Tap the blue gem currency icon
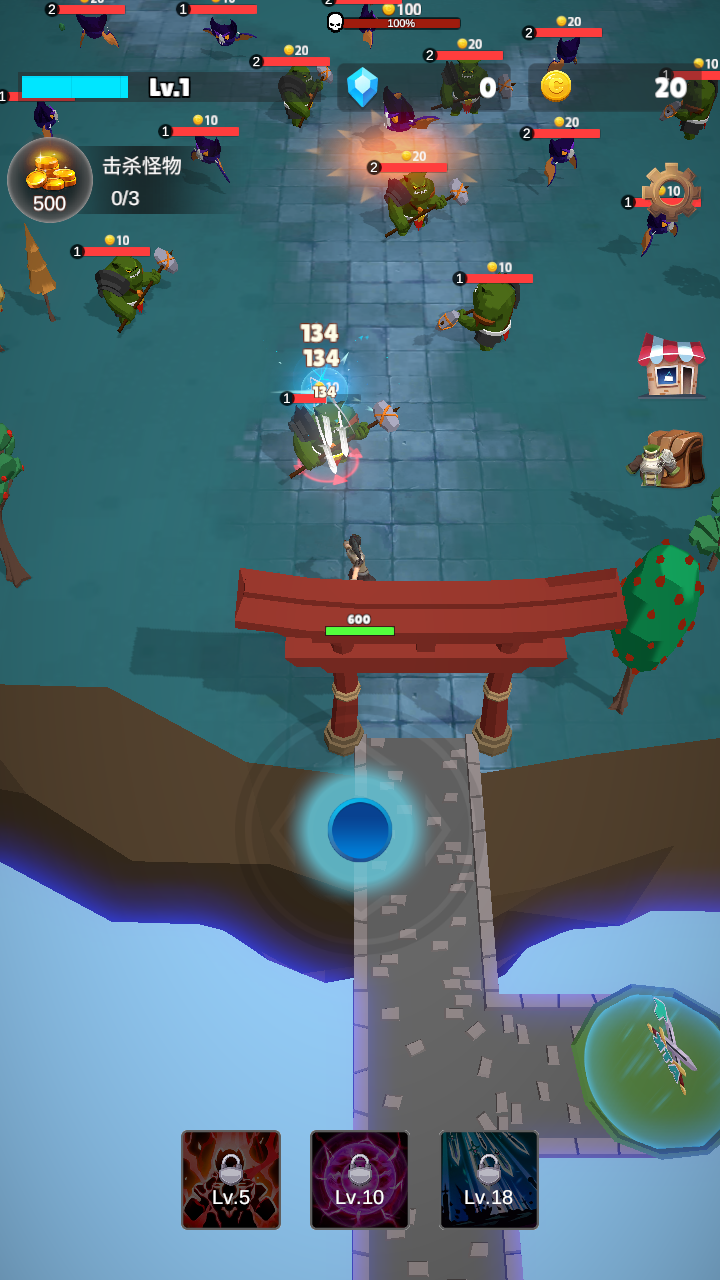This screenshot has width=720, height=1280. pyautogui.click(x=362, y=87)
